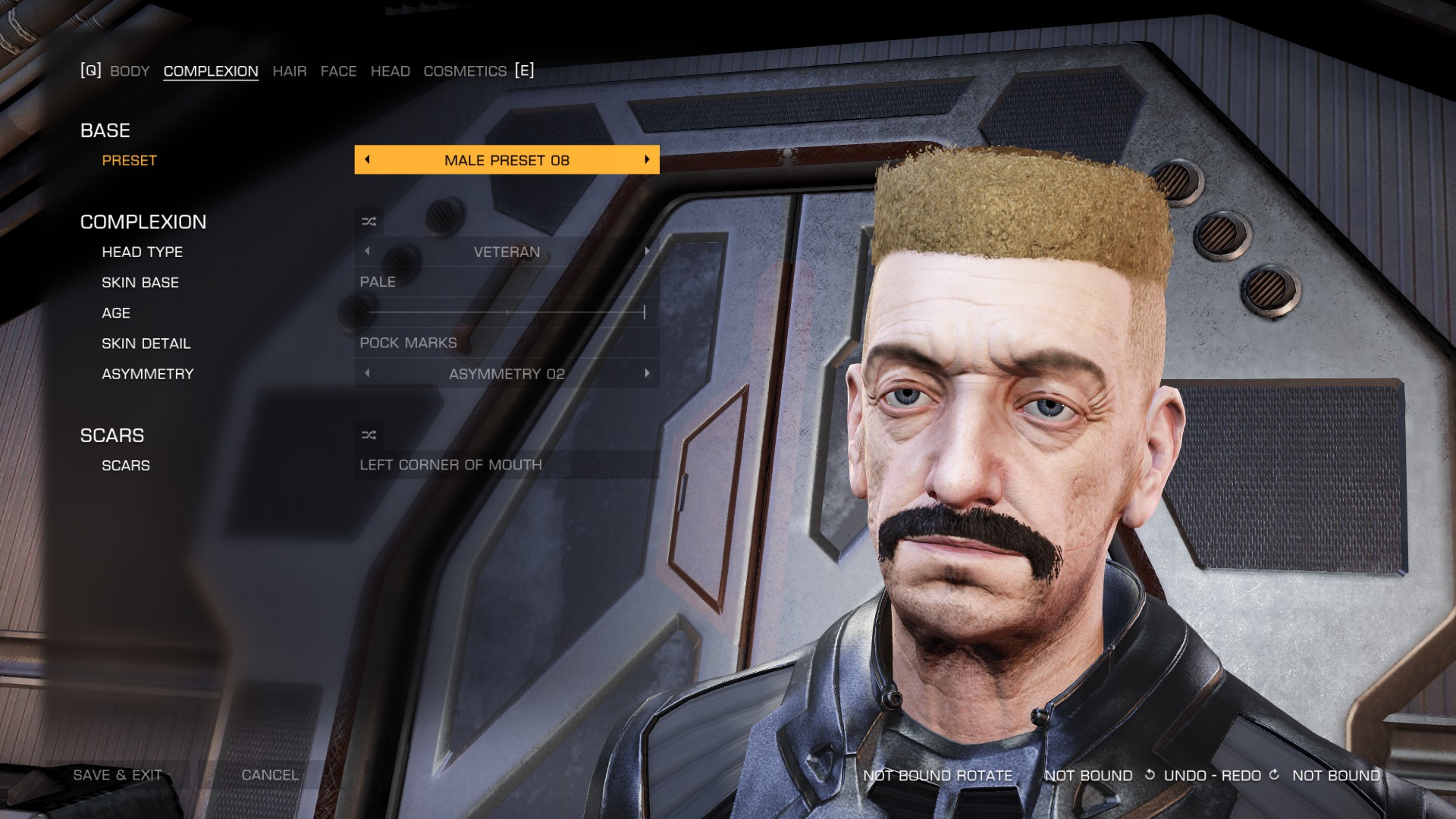This screenshot has width=1456, height=819.
Task: Cycle head type to the next option
Action: tap(647, 251)
